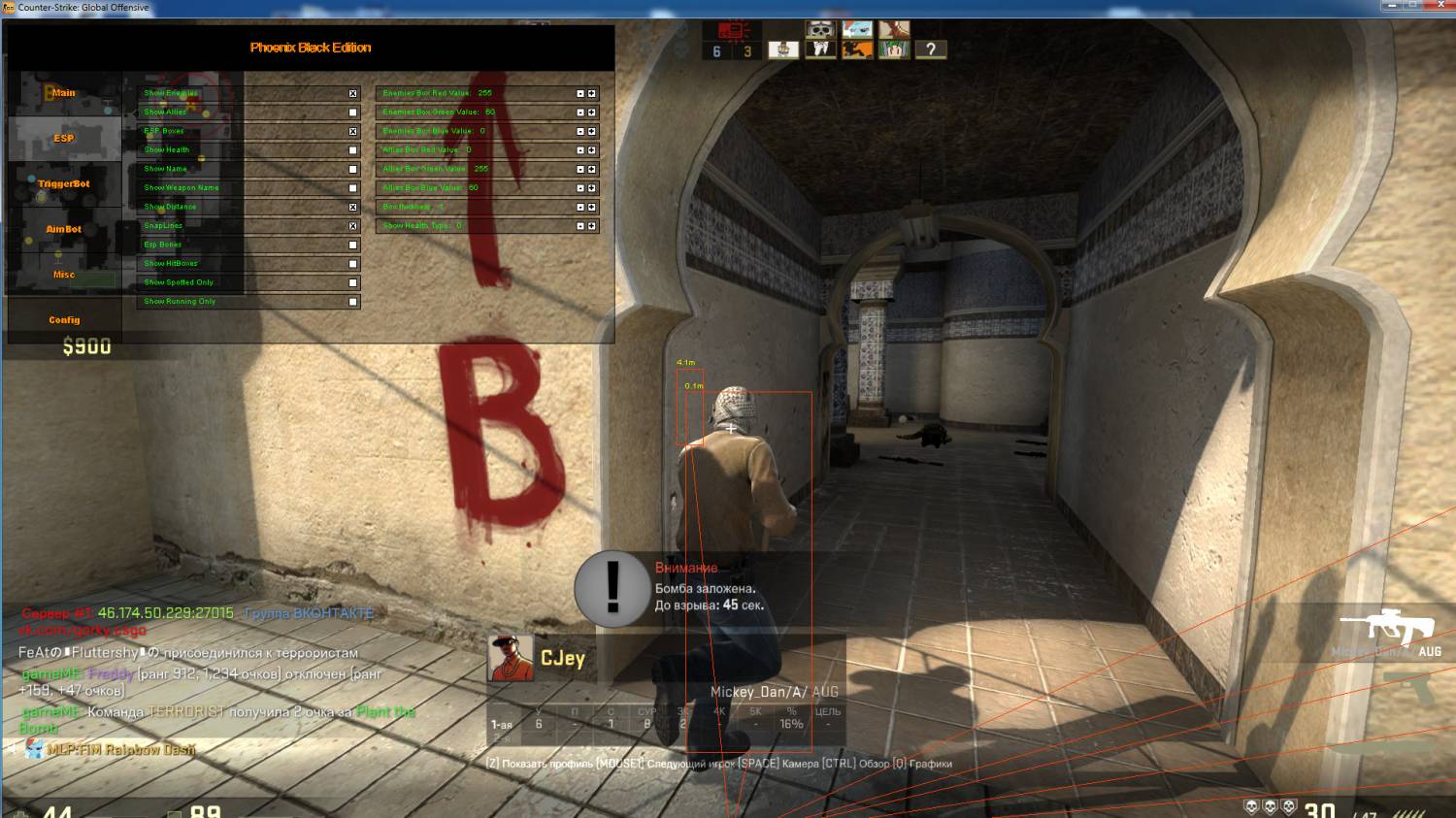Viewport: 1456px width, 818px height.
Task: Raise Show Health Type with plus button
Action: pyautogui.click(x=592, y=226)
